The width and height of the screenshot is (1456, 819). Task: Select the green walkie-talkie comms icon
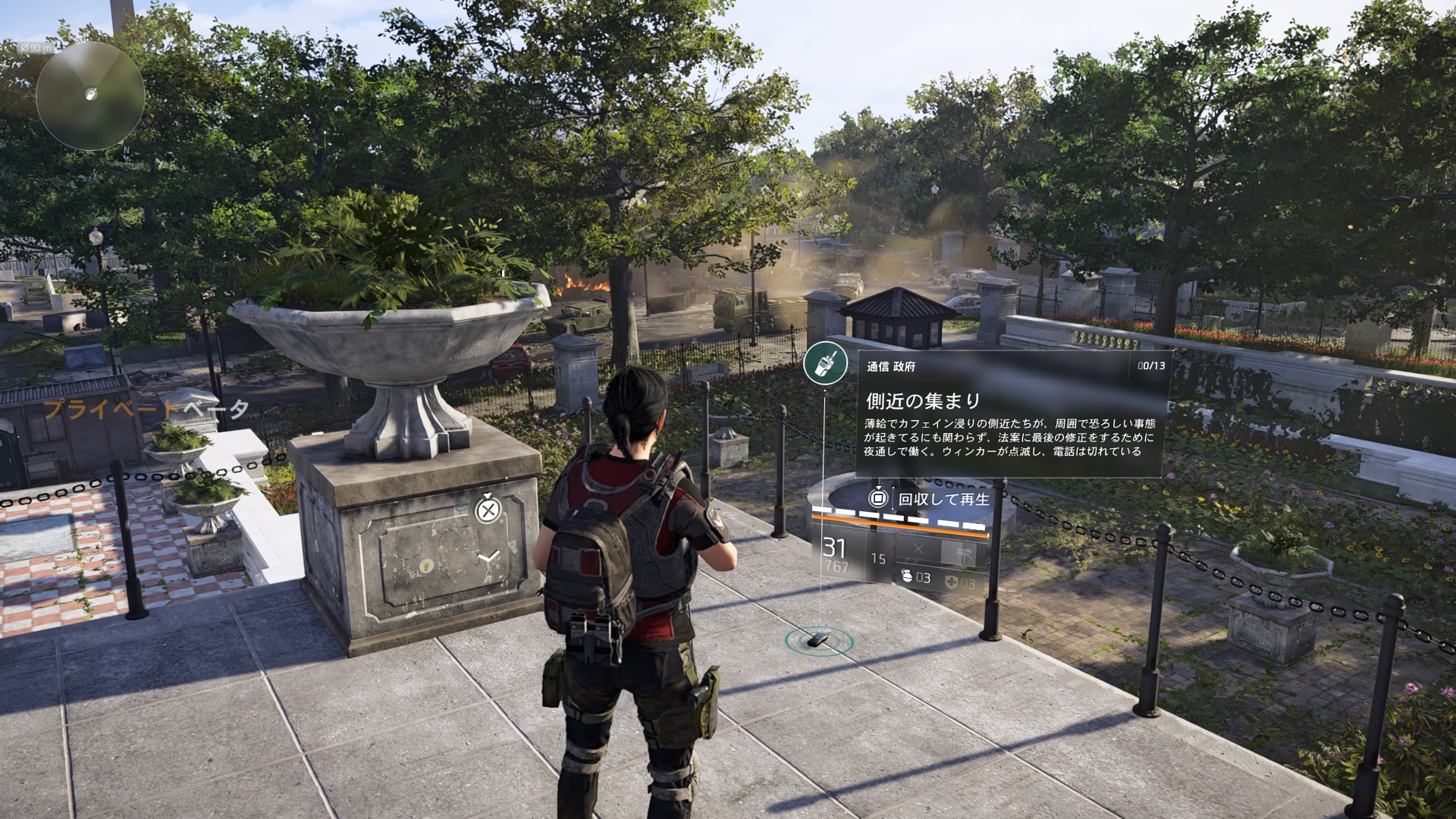click(825, 364)
